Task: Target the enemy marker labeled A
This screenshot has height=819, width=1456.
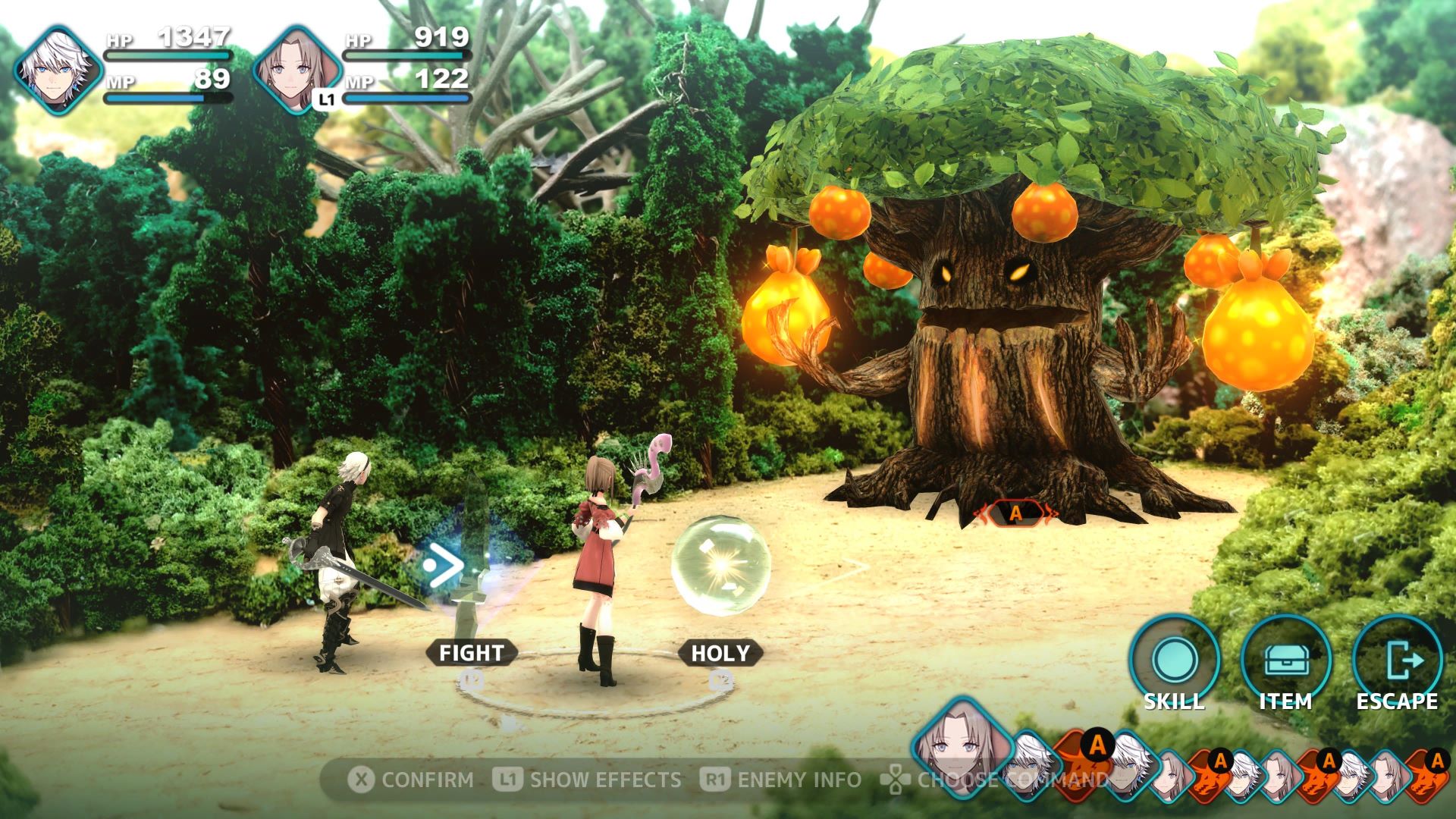Action: coord(1015,514)
